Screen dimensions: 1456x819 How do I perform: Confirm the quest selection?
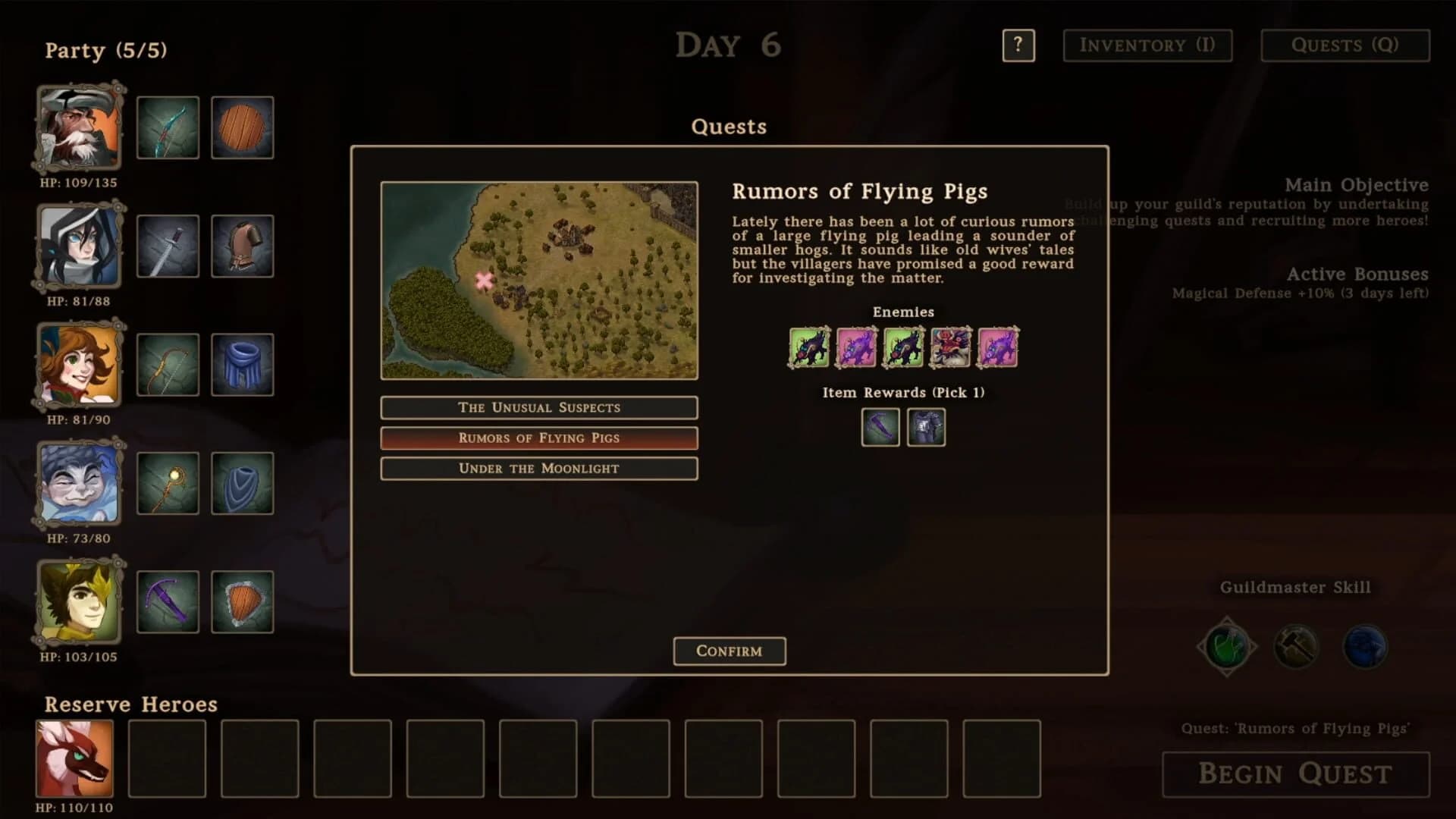click(x=729, y=651)
